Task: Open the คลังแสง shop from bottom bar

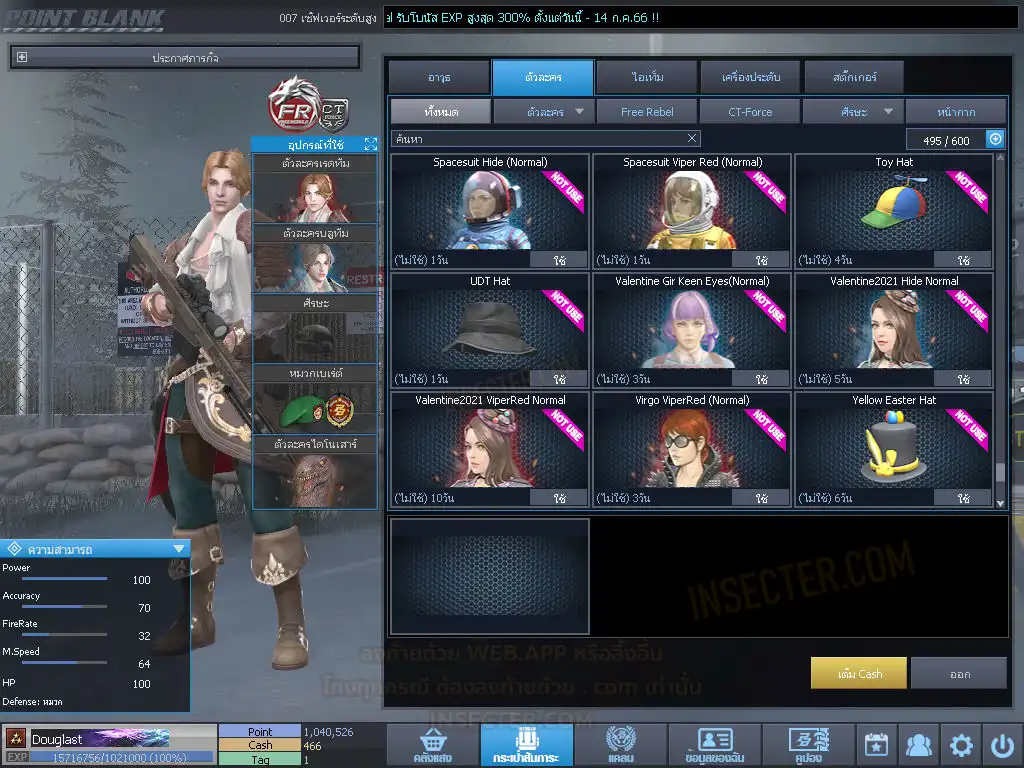Action: pyautogui.click(x=431, y=745)
